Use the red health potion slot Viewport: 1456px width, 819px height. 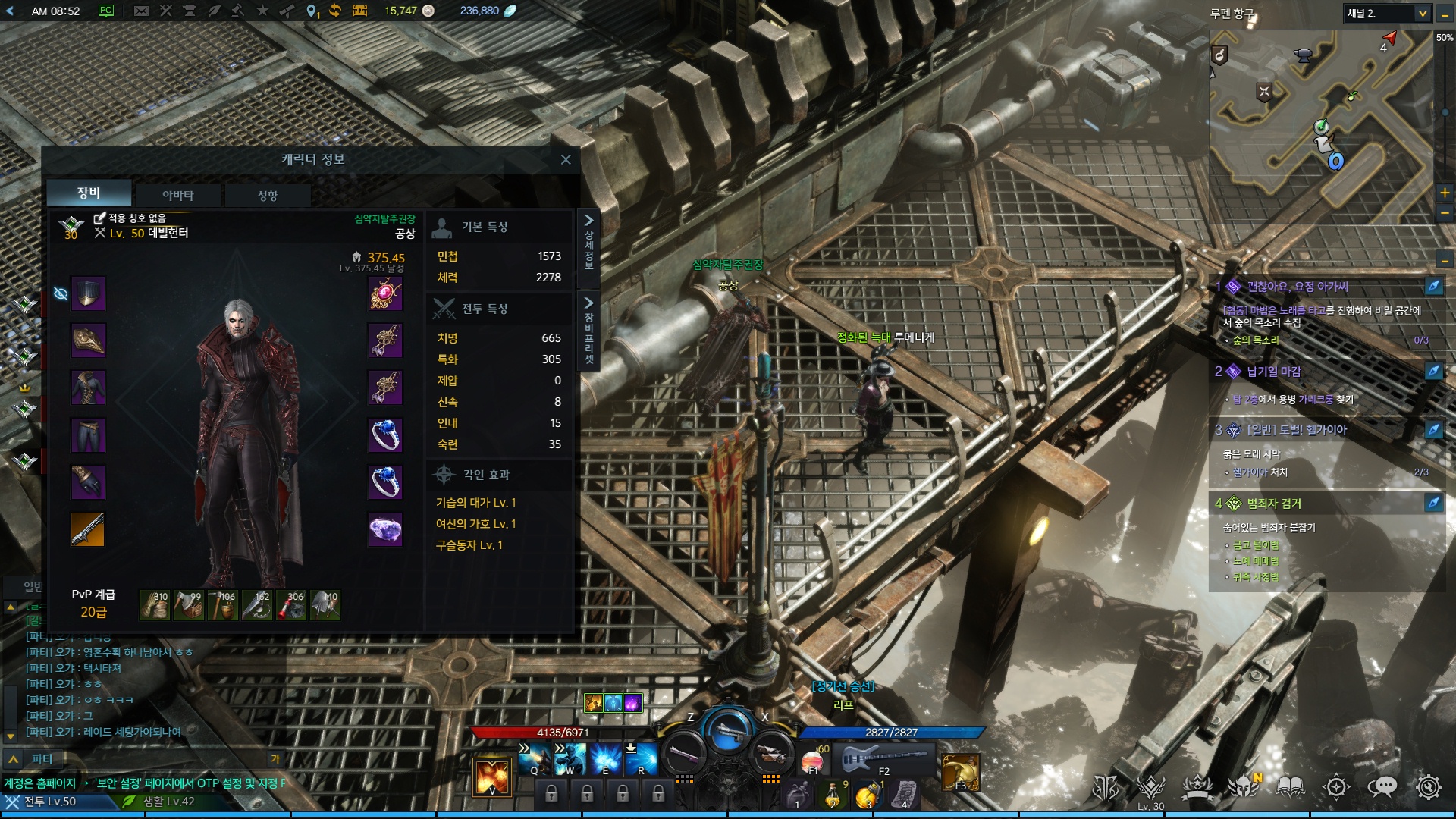tap(812, 759)
